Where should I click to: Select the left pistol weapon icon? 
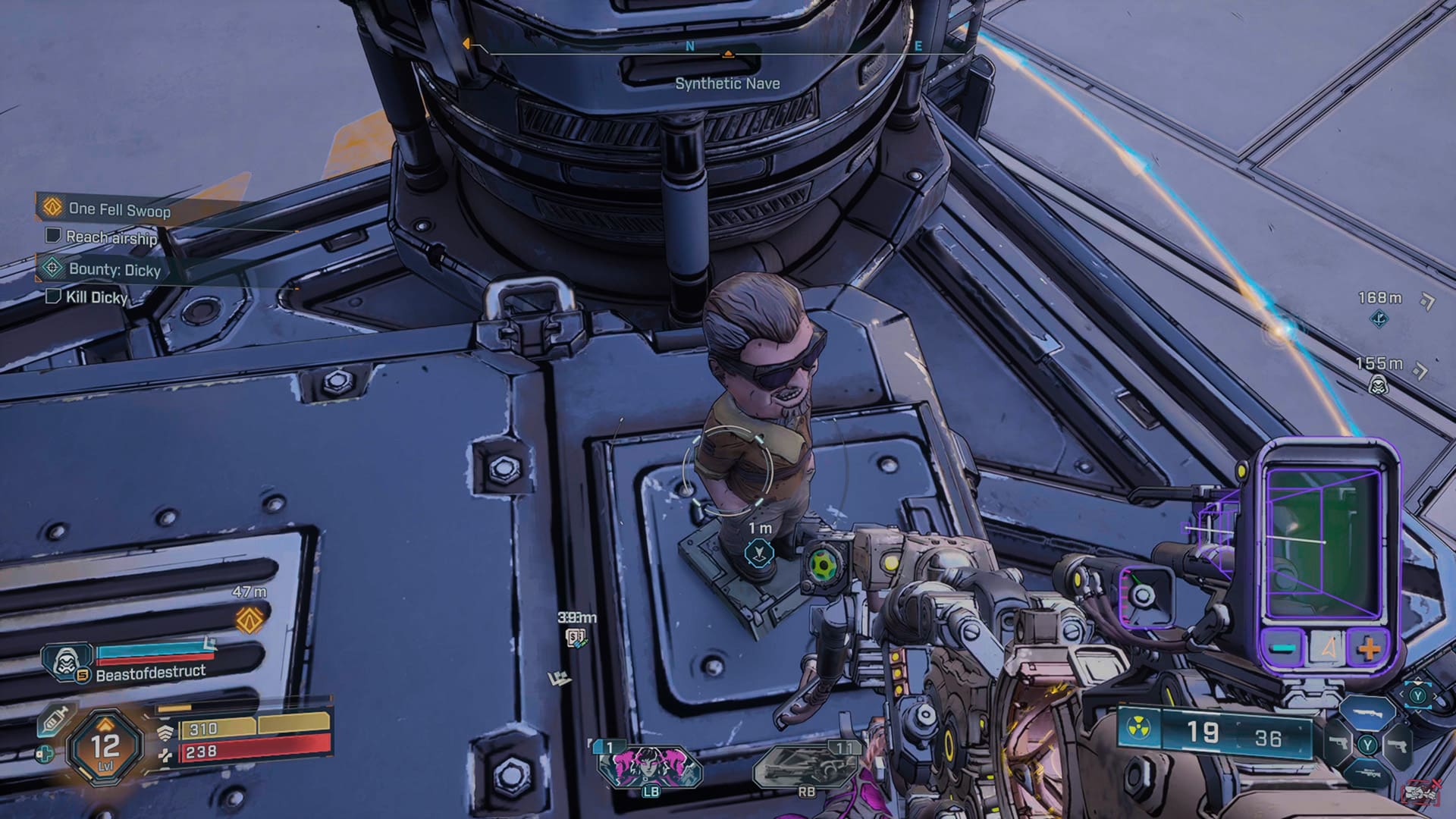tap(1340, 744)
